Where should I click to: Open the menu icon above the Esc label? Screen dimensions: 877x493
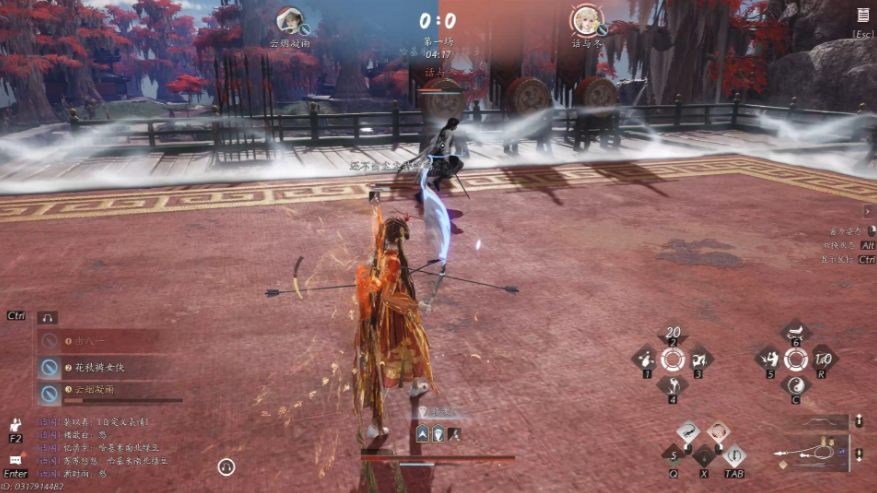[x=863, y=15]
